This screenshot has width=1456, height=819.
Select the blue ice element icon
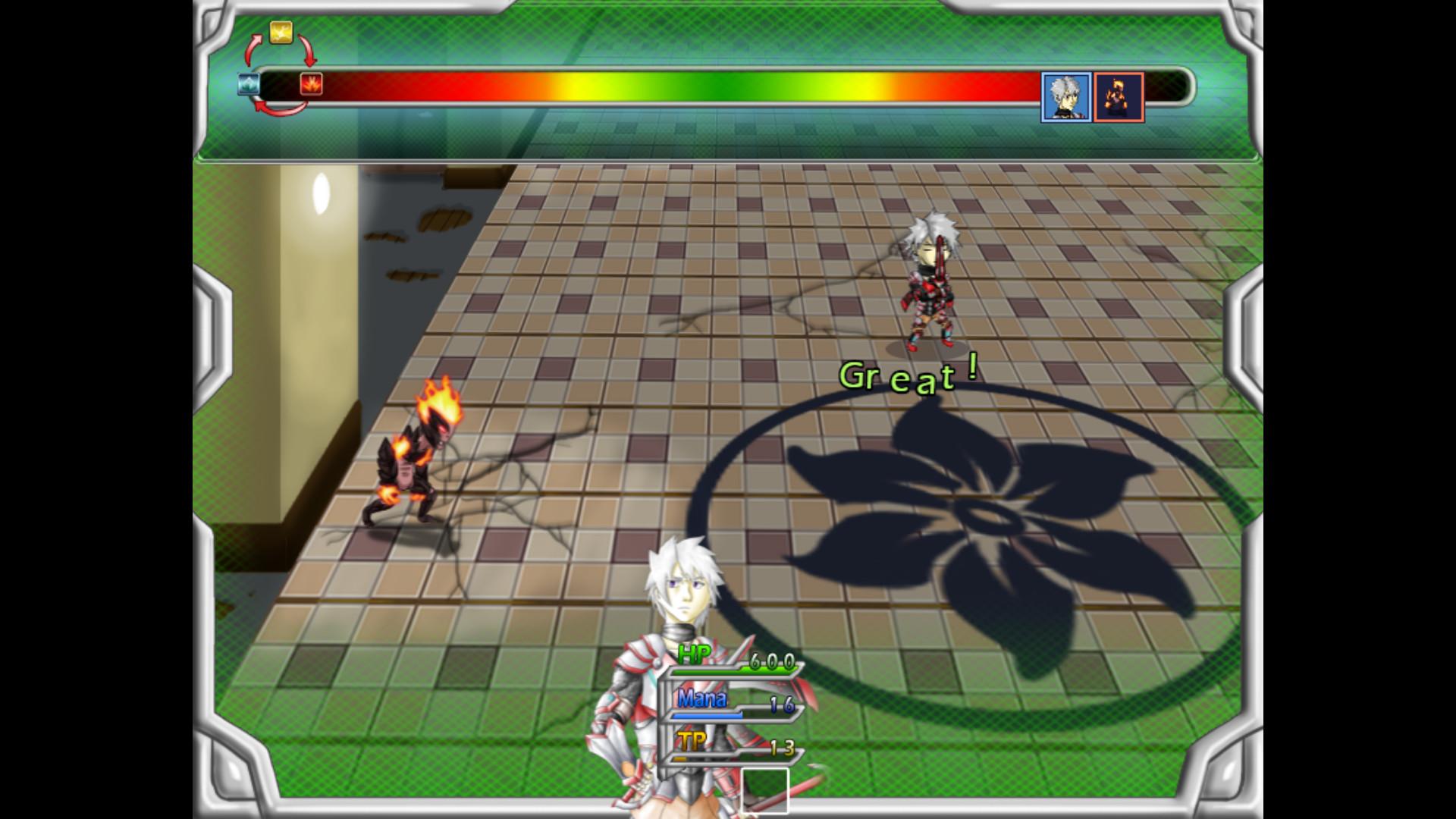[249, 83]
